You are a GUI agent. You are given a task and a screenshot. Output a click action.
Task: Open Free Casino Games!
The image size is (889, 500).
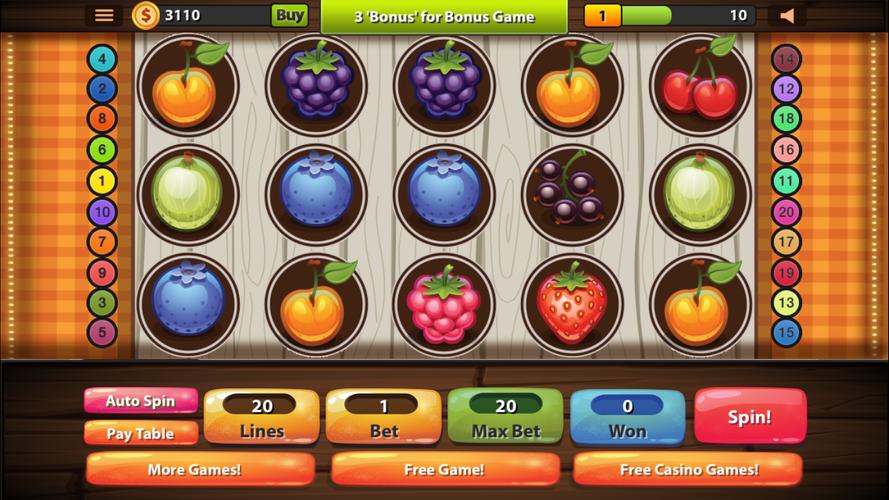click(688, 469)
